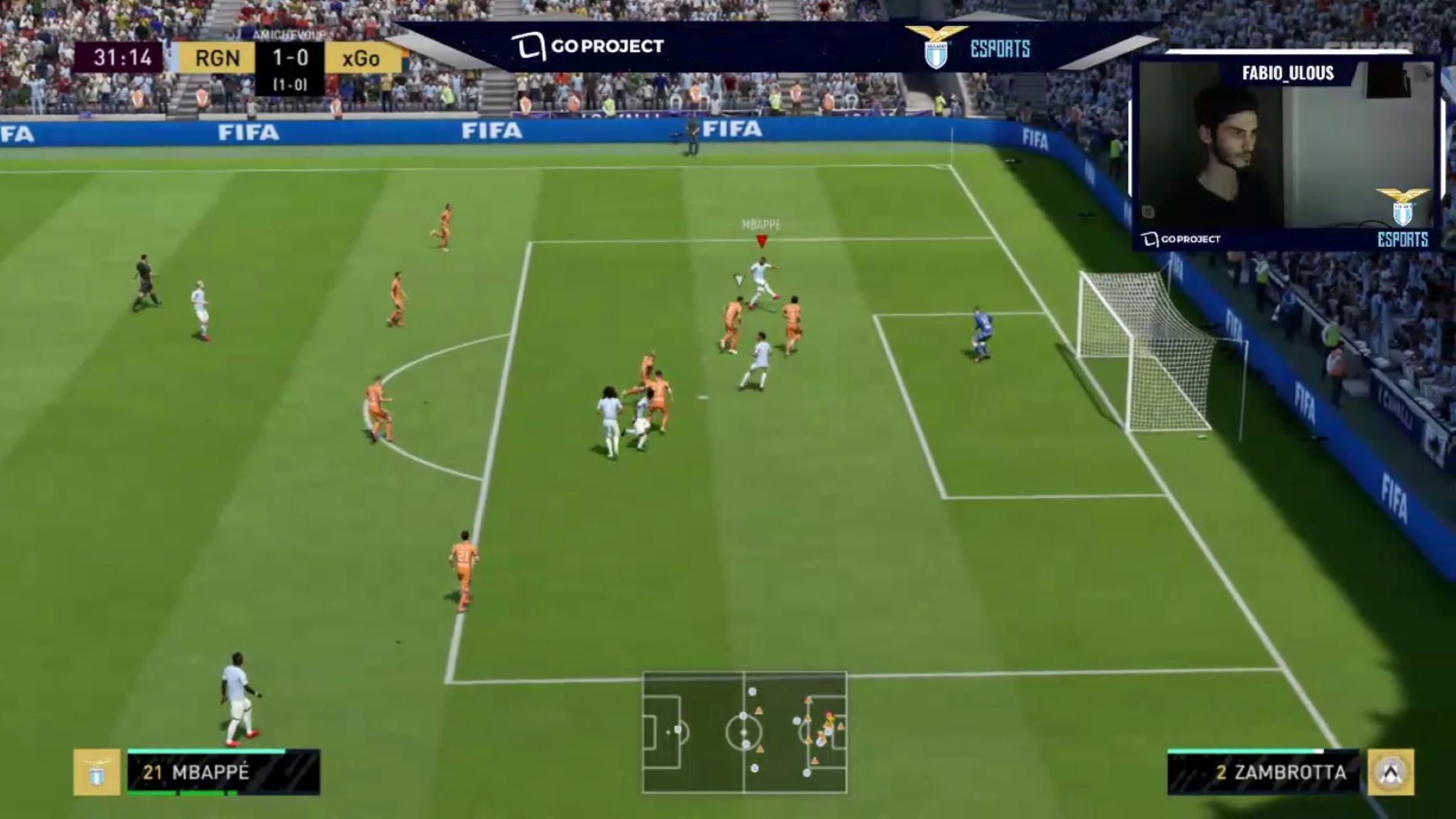Click the Lazio Esports logo in top banner
This screenshot has height=819, width=1456.
(968, 47)
